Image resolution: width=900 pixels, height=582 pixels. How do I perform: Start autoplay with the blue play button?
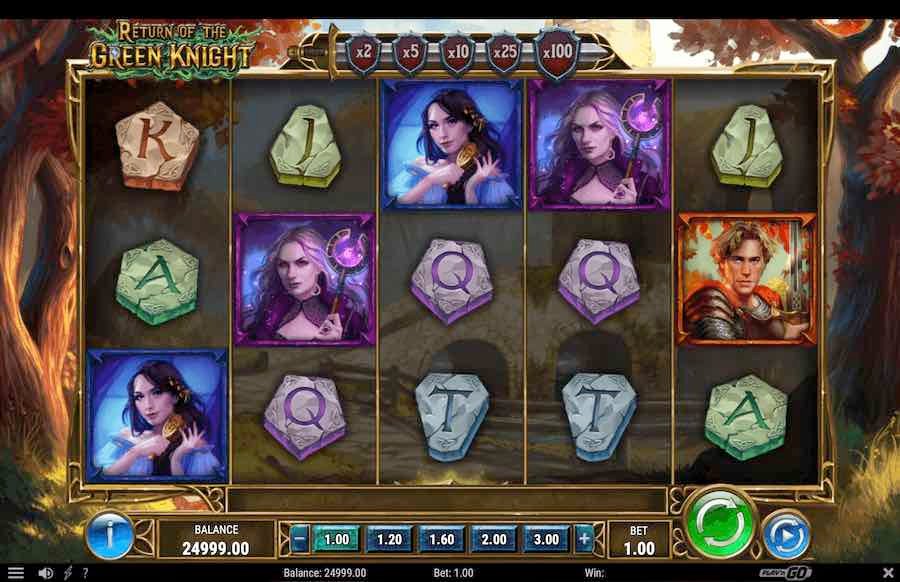pos(786,535)
